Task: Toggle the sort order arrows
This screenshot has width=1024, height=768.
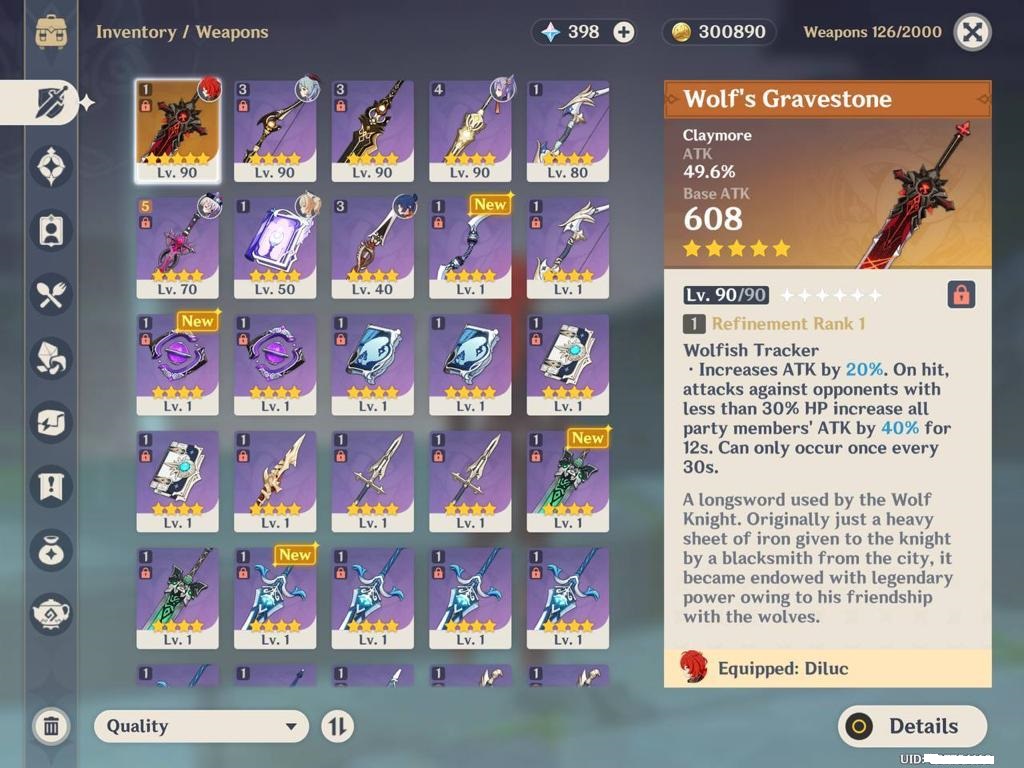Action: coord(338,727)
